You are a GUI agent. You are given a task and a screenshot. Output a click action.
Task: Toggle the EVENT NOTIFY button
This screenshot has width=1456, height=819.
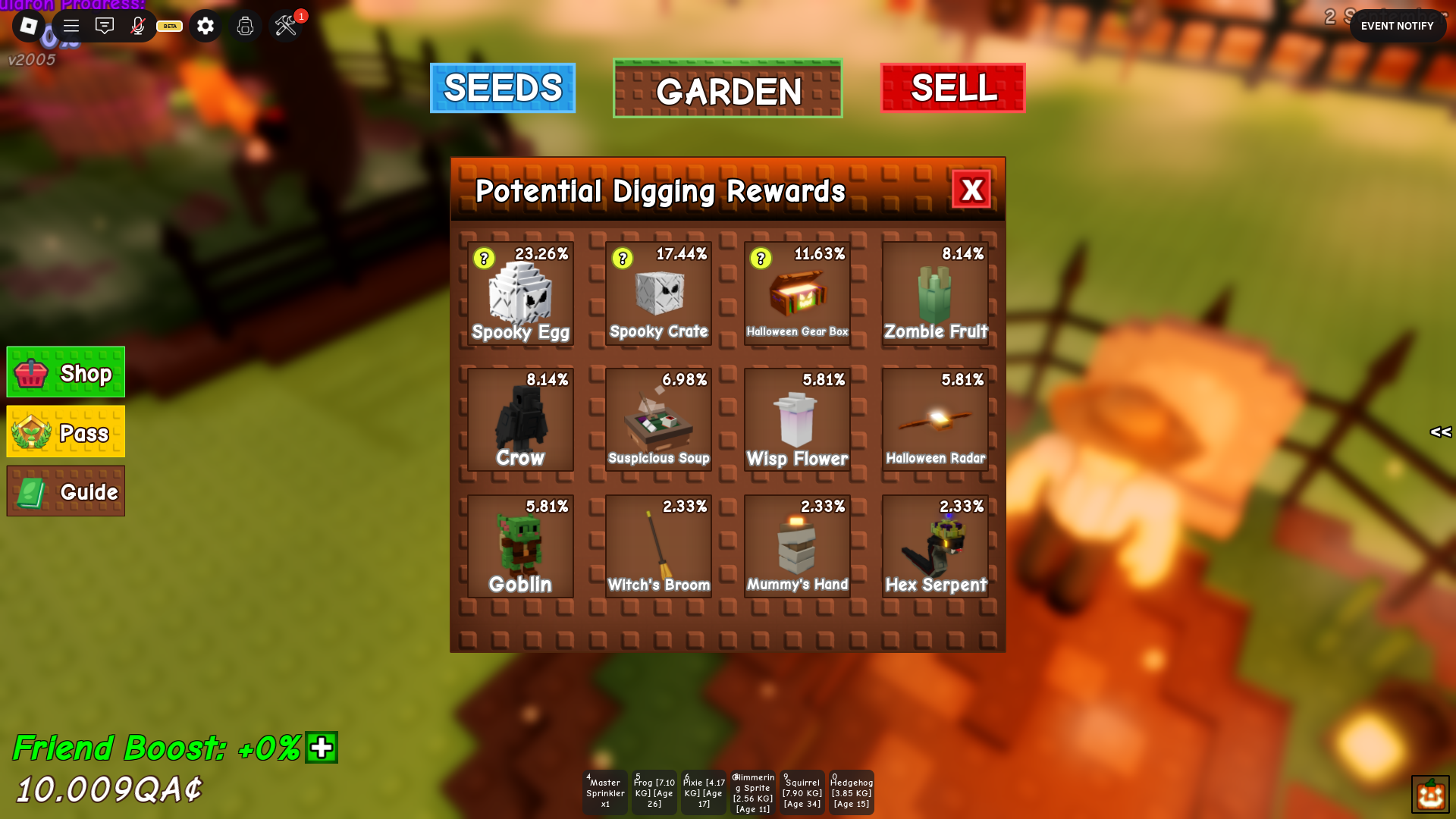click(x=1397, y=26)
